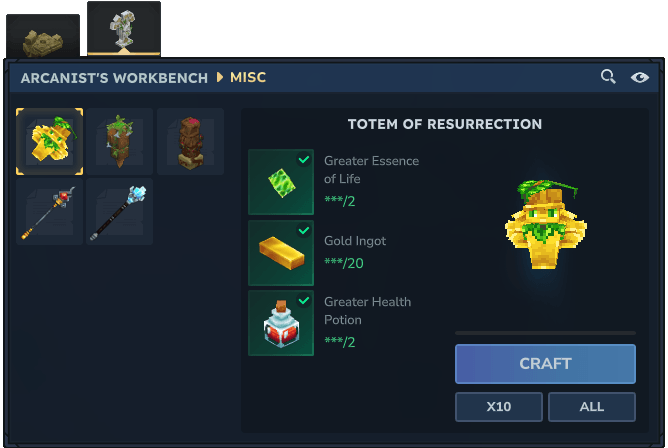Click the ALL craft button
The width and height of the screenshot is (668, 448).
[591, 407]
